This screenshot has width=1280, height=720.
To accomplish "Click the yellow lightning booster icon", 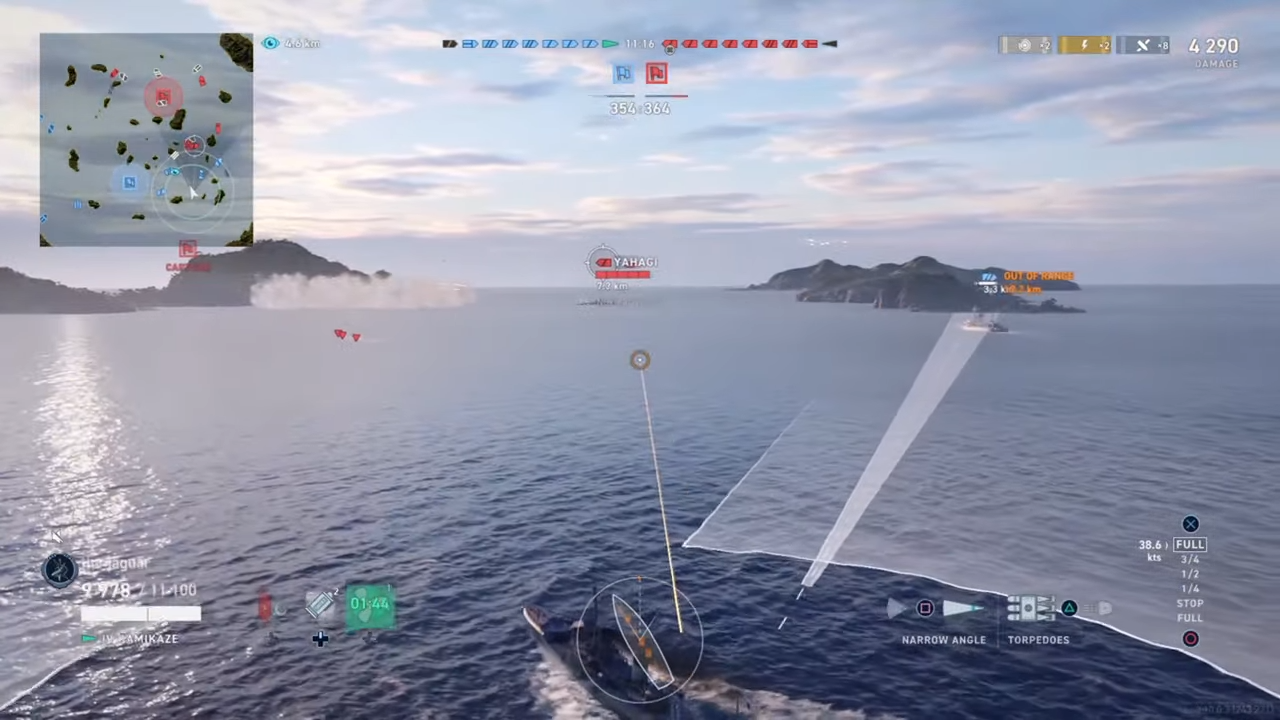I will (x=1084, y=45).
